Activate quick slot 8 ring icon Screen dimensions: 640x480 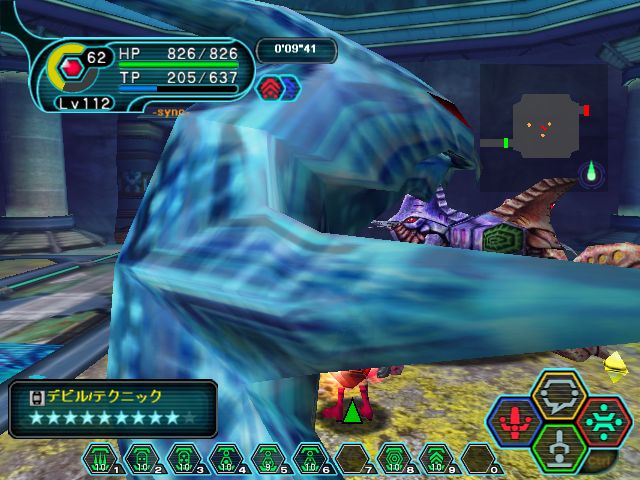(x=394, y=458)
